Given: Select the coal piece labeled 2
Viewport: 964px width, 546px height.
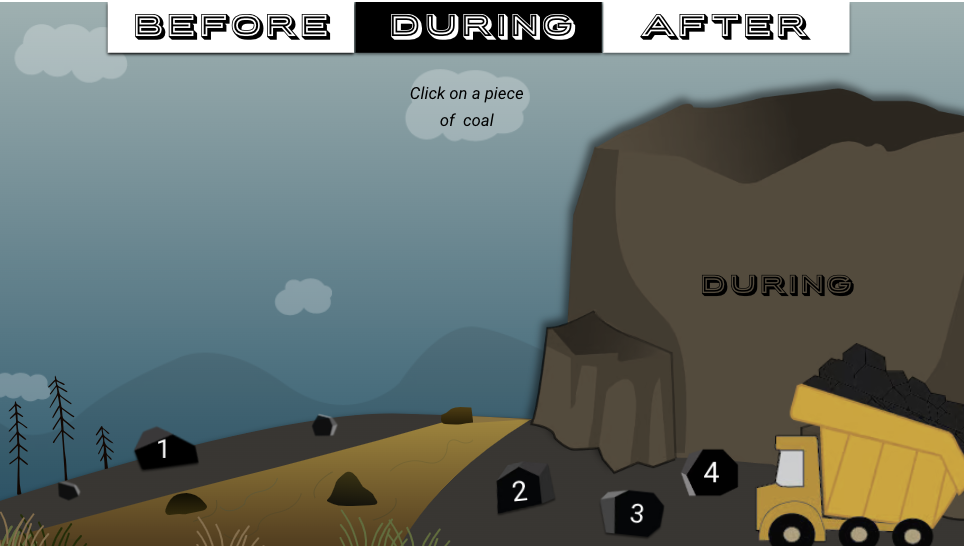Looking at the screenshot, I should coord(522,490).
